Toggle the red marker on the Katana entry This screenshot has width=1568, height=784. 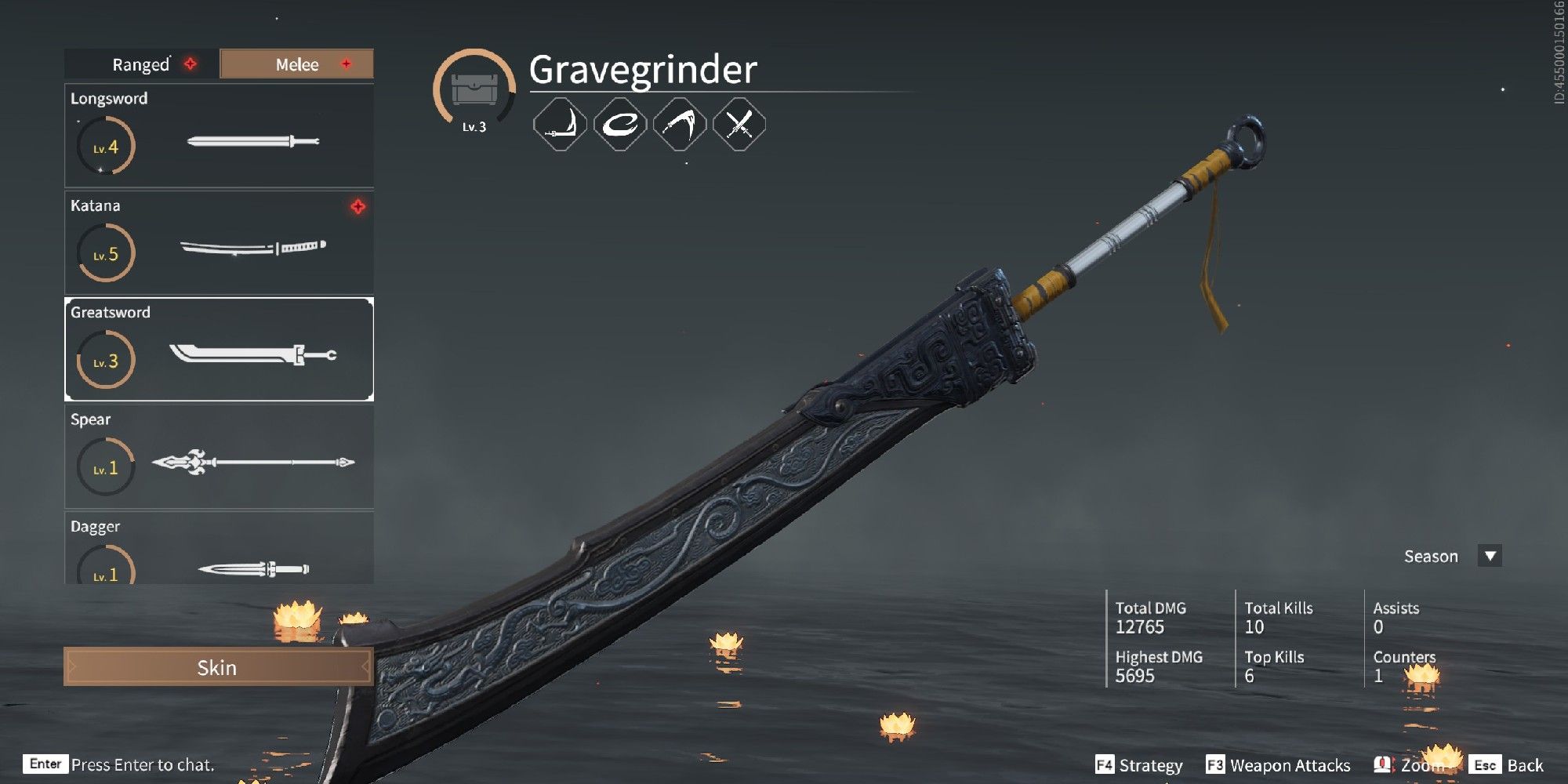tap(357, 207)
